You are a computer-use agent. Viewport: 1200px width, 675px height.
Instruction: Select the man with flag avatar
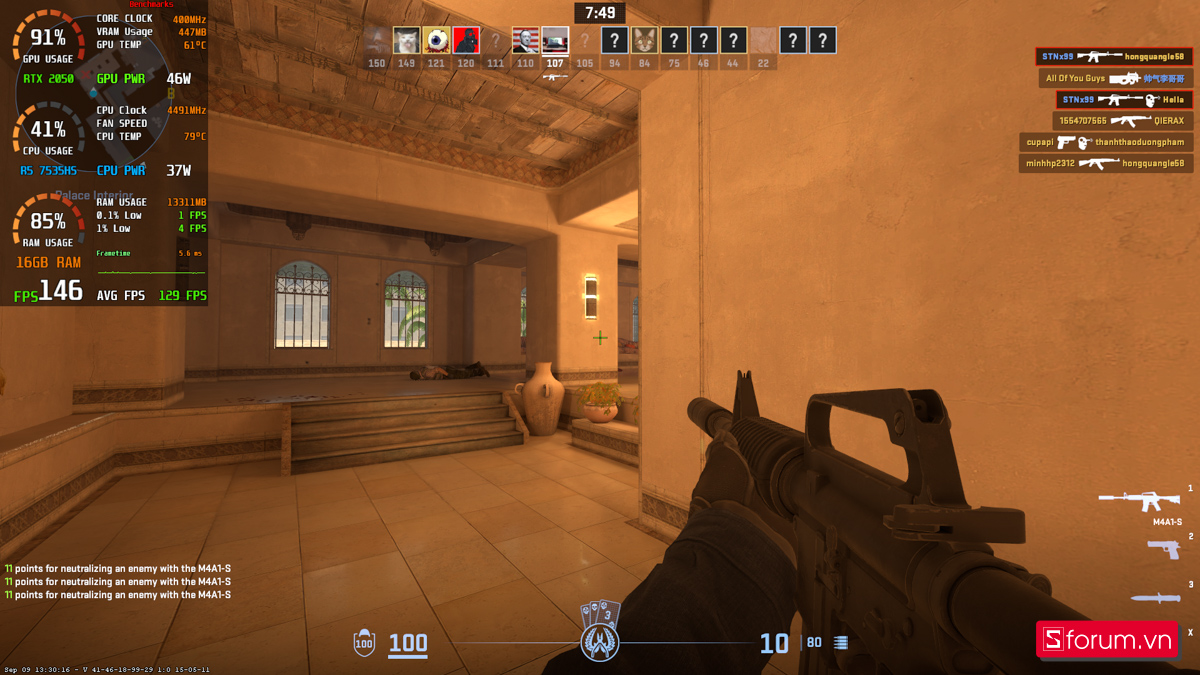[x=525, y=41]
